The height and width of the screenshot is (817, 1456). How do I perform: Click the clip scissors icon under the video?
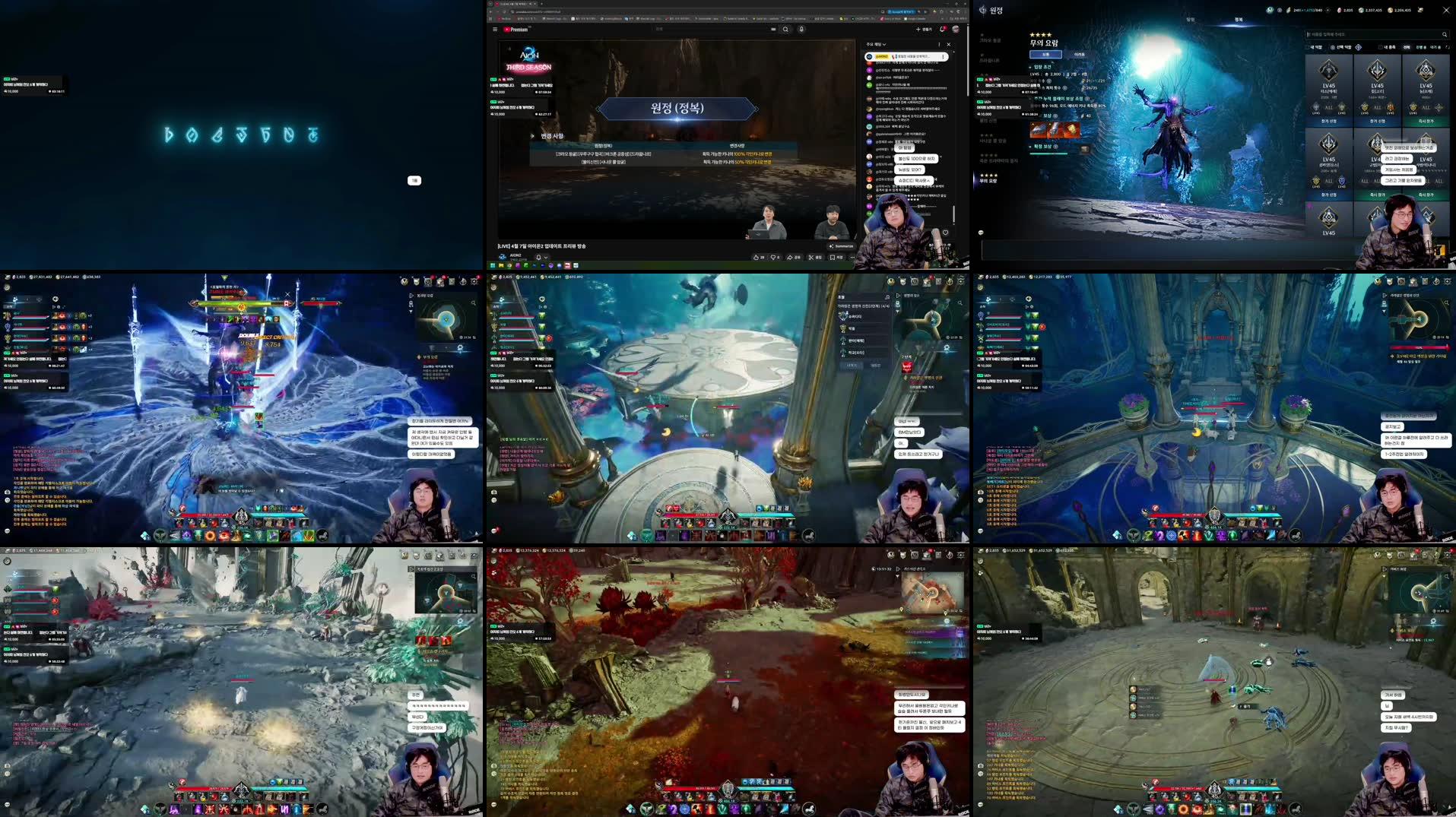pos(811,258)
